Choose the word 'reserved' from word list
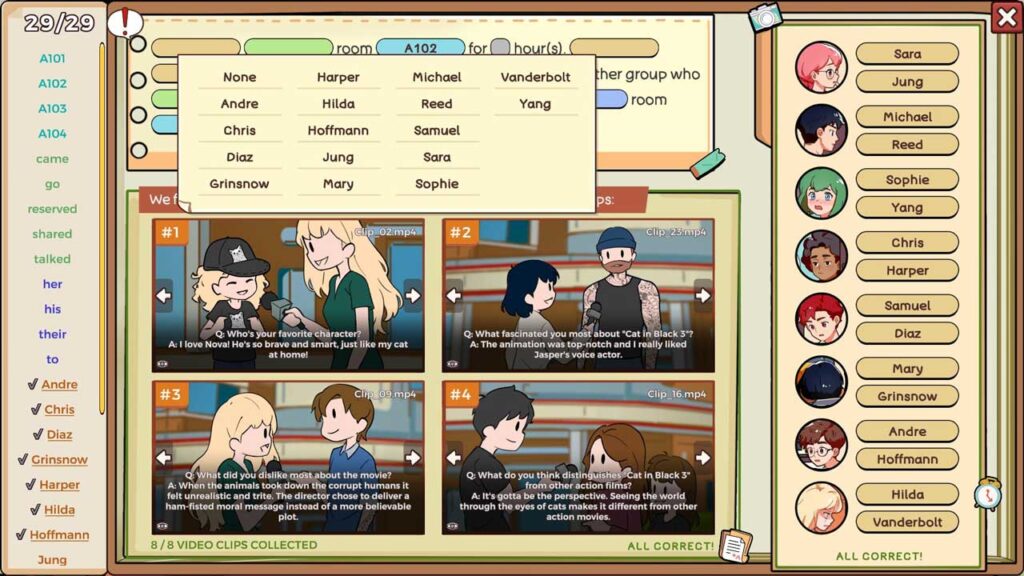 [x=52, y=209]
